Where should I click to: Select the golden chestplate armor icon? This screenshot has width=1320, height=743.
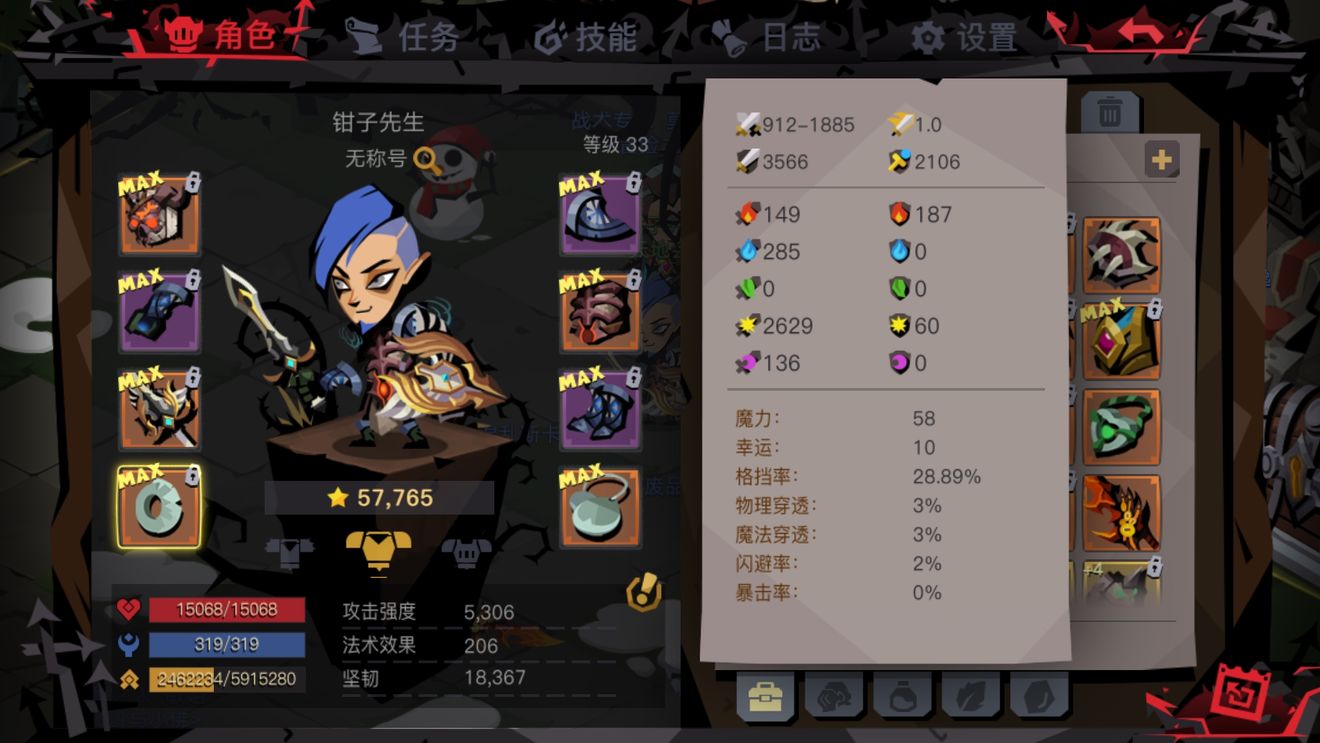click(380, 552)
